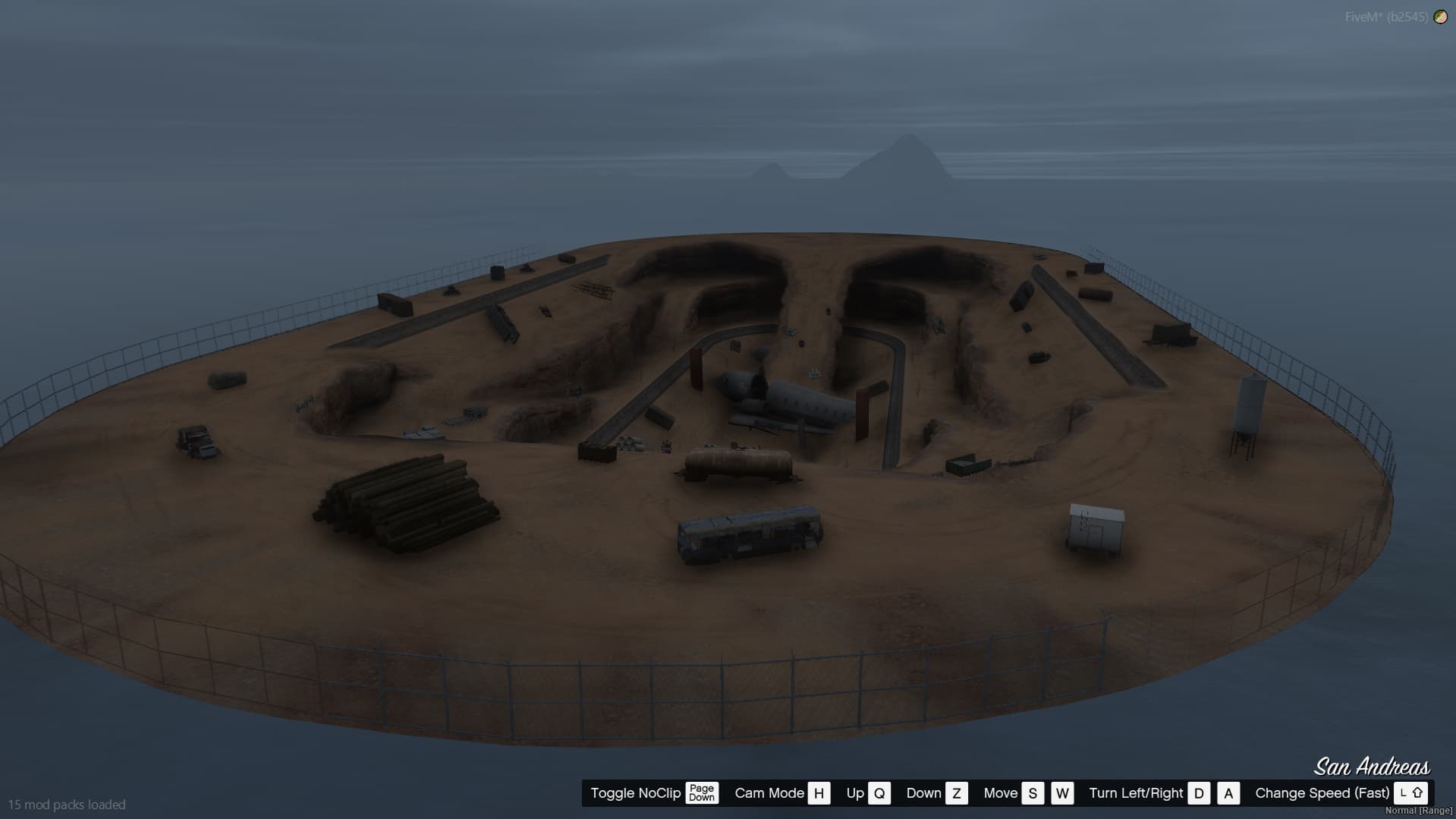
Task: Click the Up control label
Action: (x=855, y=792)
